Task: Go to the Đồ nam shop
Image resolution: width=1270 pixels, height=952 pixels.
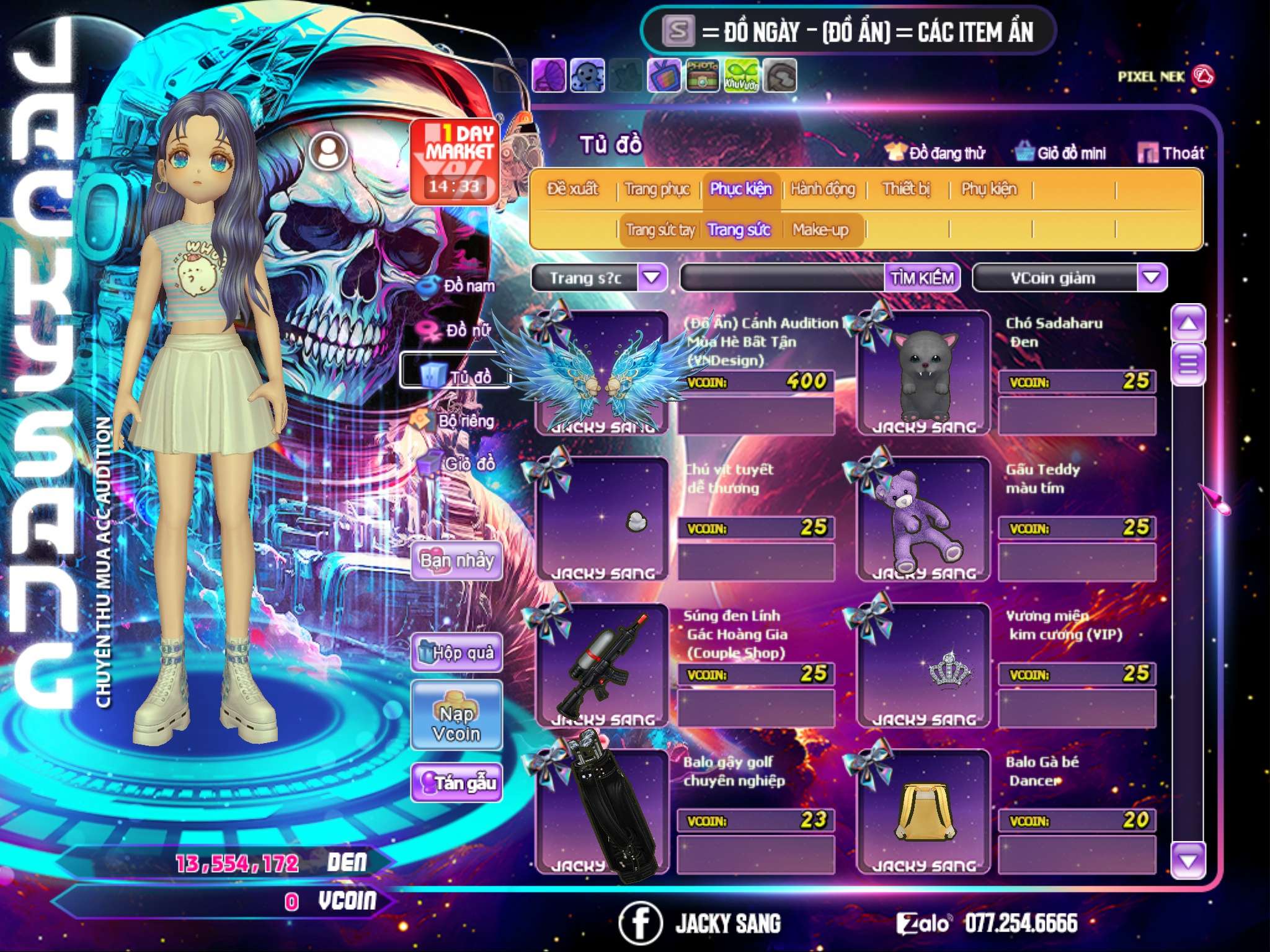Action: coord(458,286)
